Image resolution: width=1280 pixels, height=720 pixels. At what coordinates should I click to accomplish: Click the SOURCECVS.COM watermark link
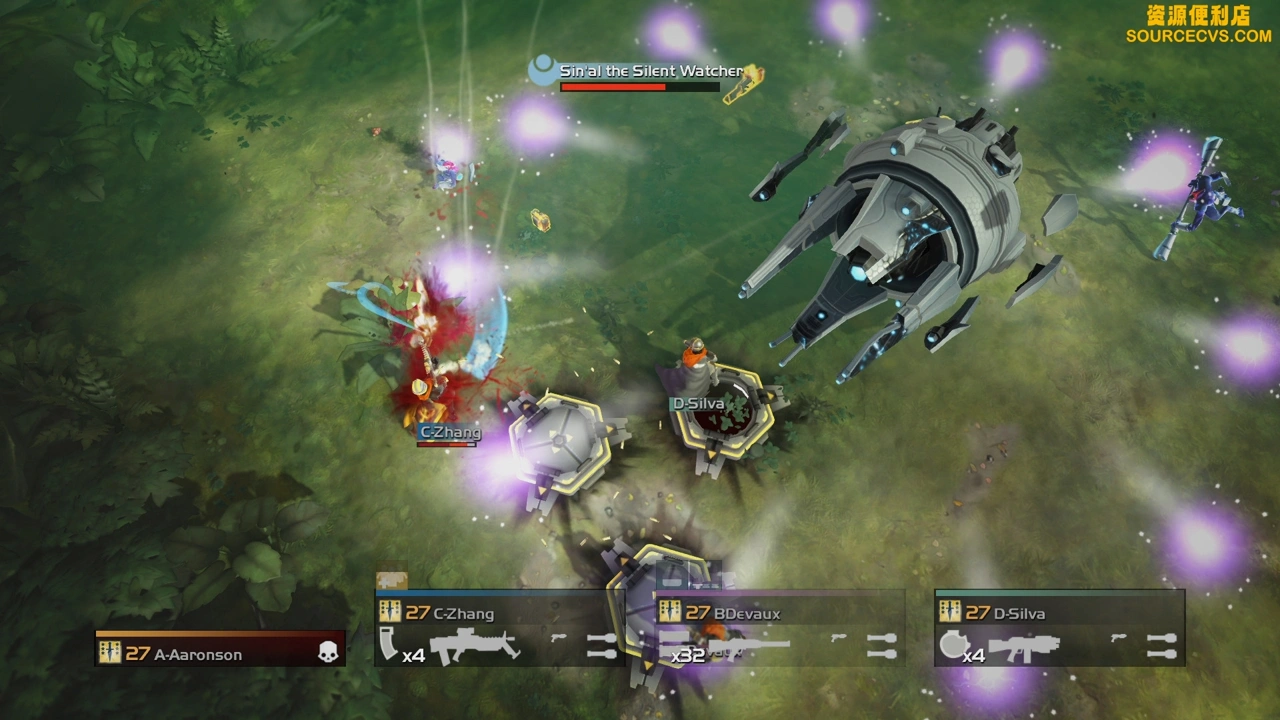[x=1198, y=36]
